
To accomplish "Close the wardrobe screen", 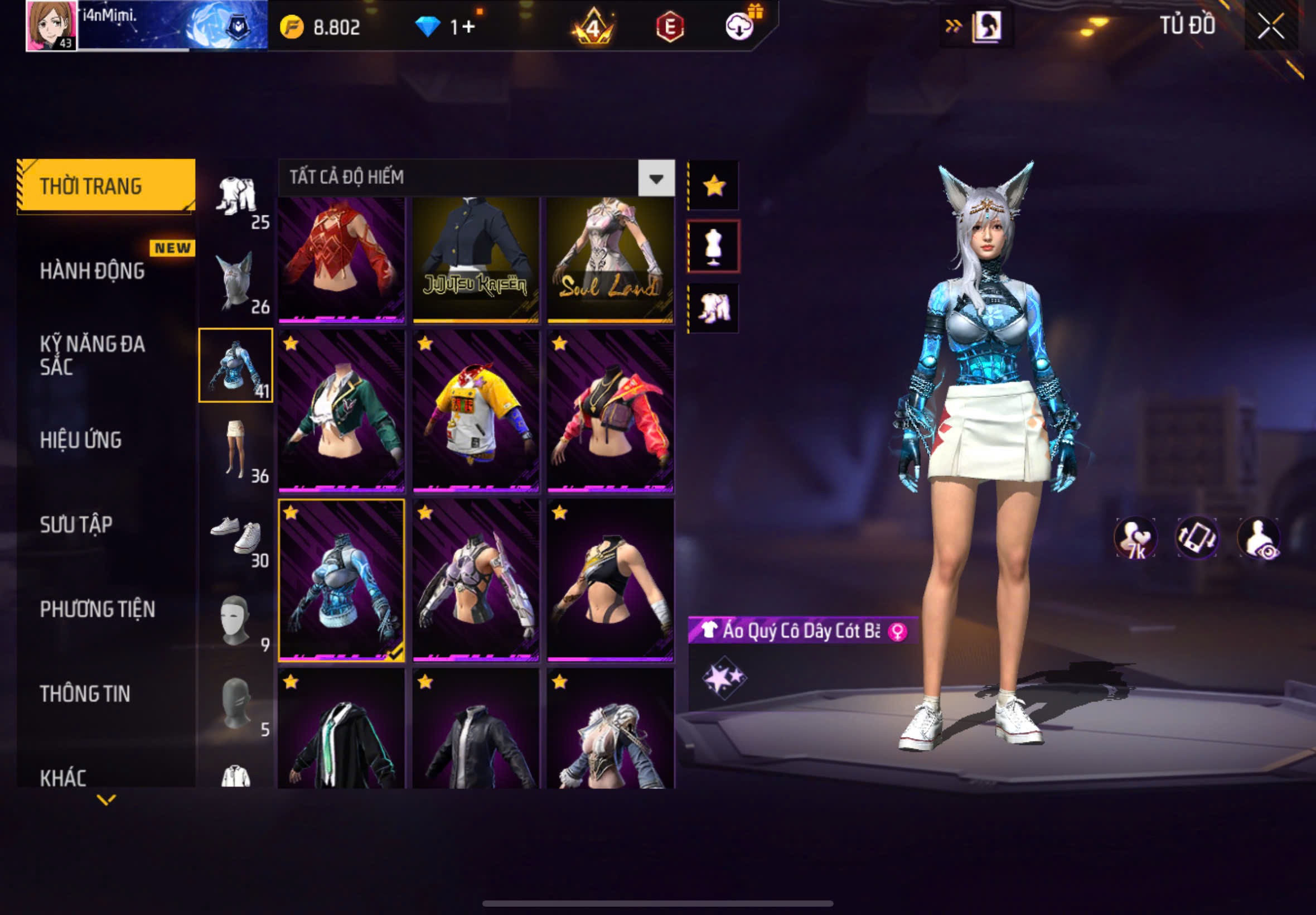I will pos(1270,26).
